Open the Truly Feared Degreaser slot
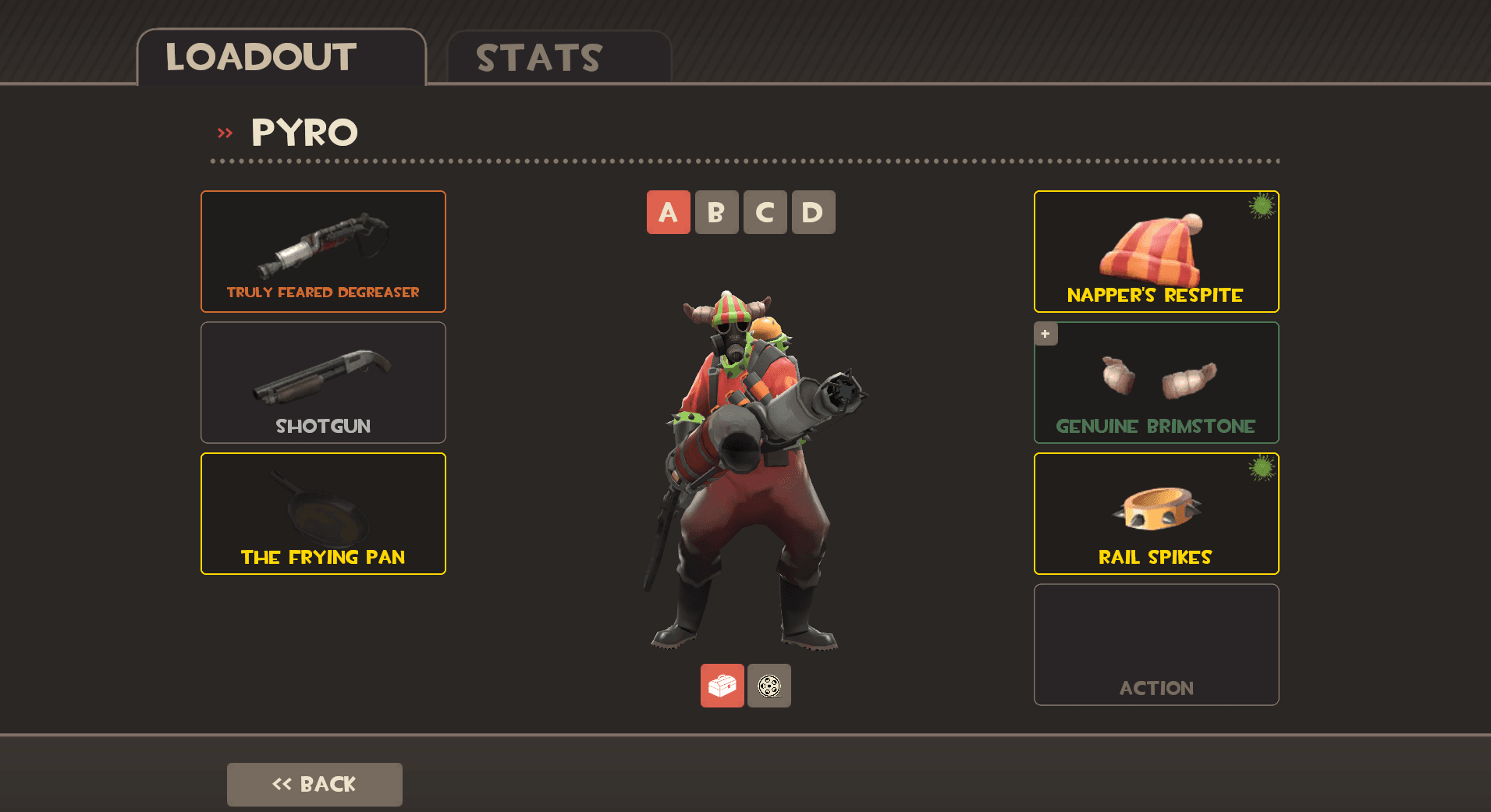 [x=323, y=251]
